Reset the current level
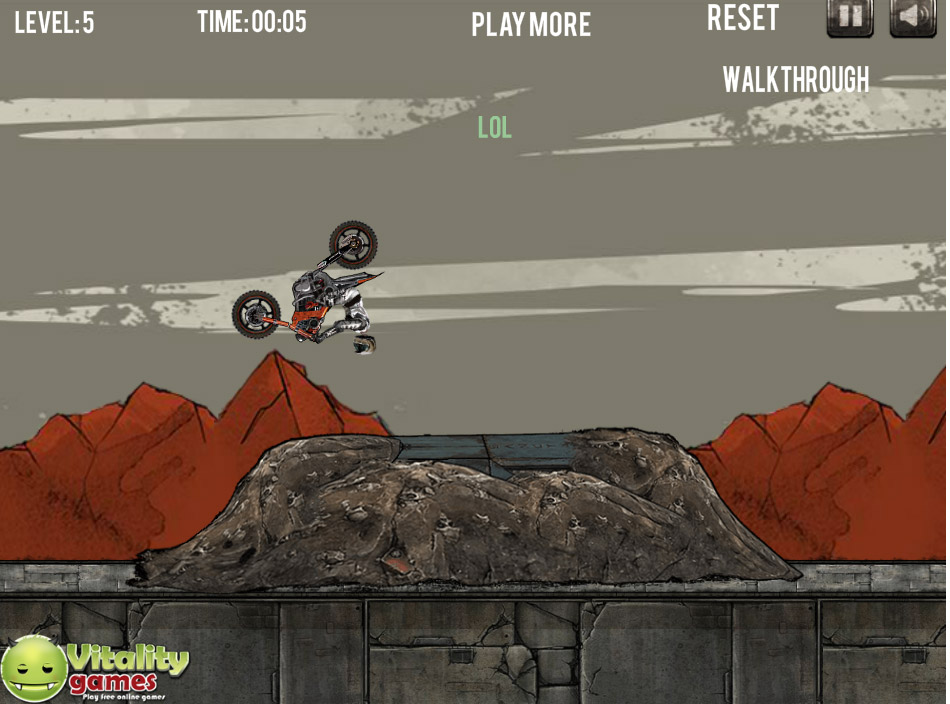 (743, 18)
